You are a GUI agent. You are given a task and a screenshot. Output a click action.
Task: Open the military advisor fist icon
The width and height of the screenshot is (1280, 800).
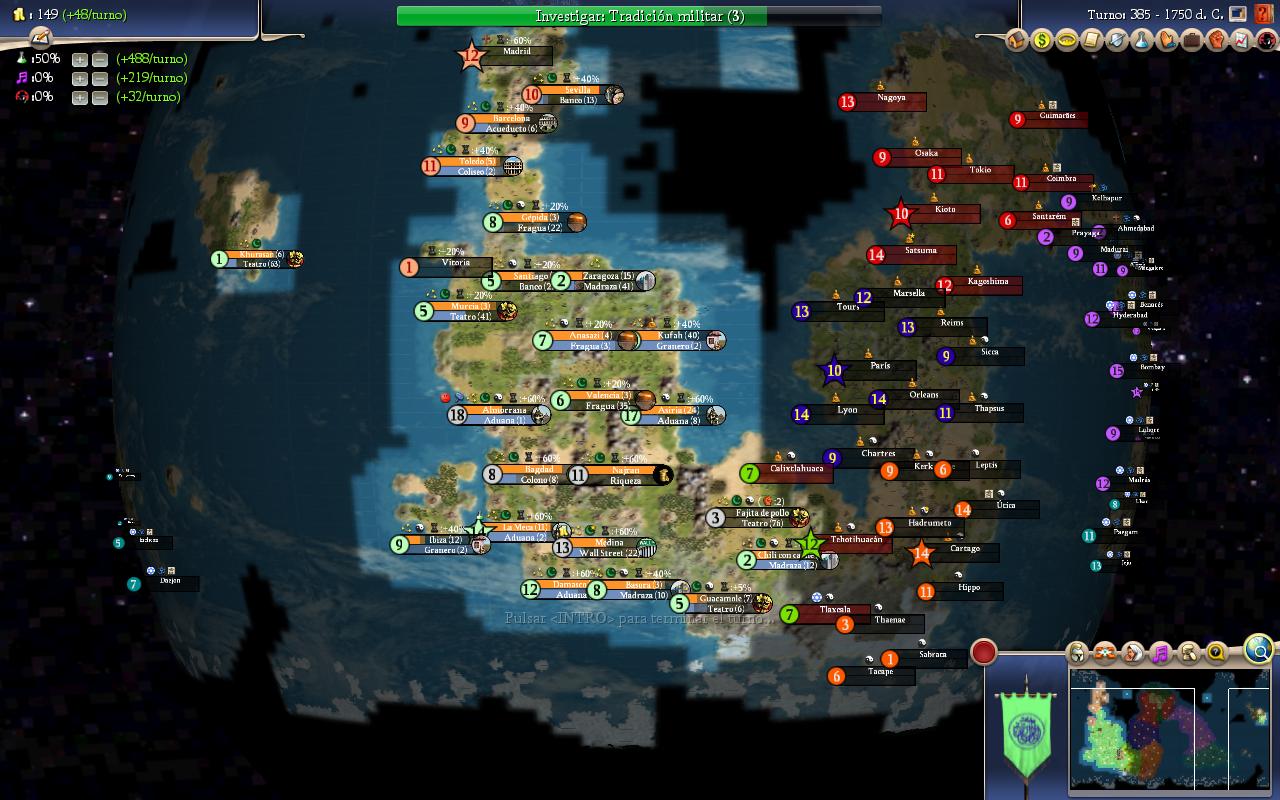pos(1217,41)
